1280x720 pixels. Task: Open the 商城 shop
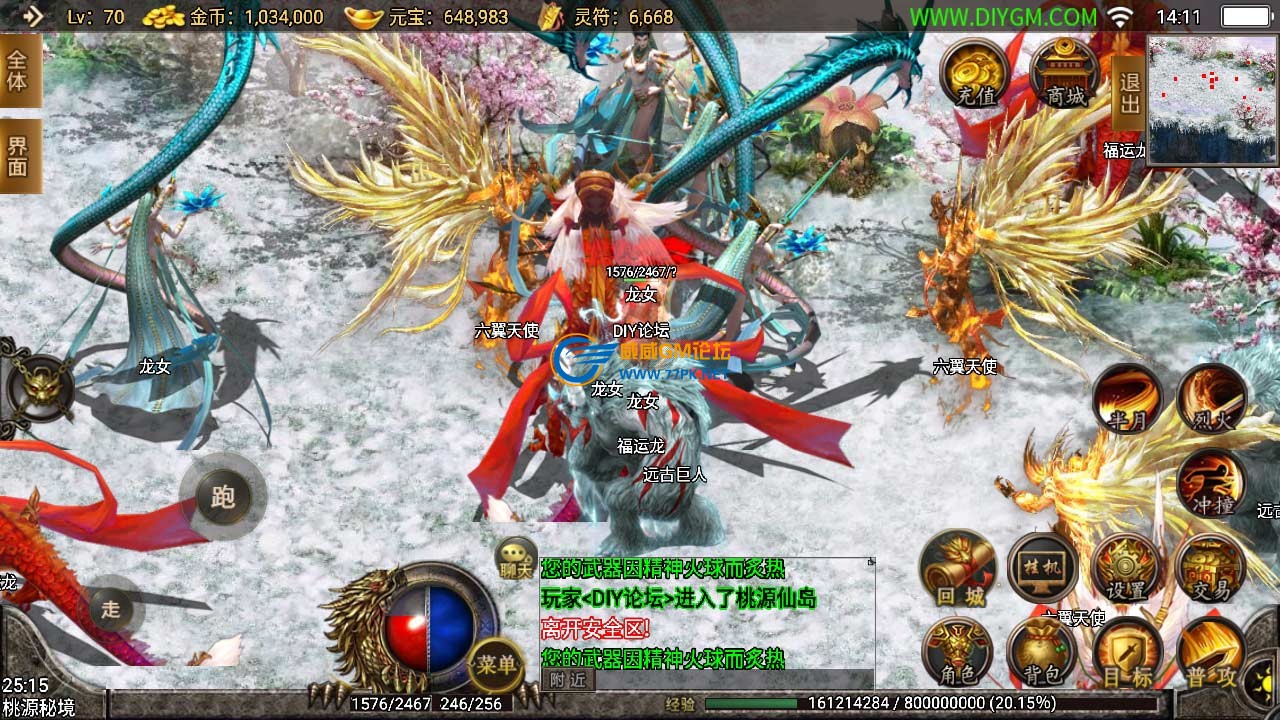pos(1065,73)
